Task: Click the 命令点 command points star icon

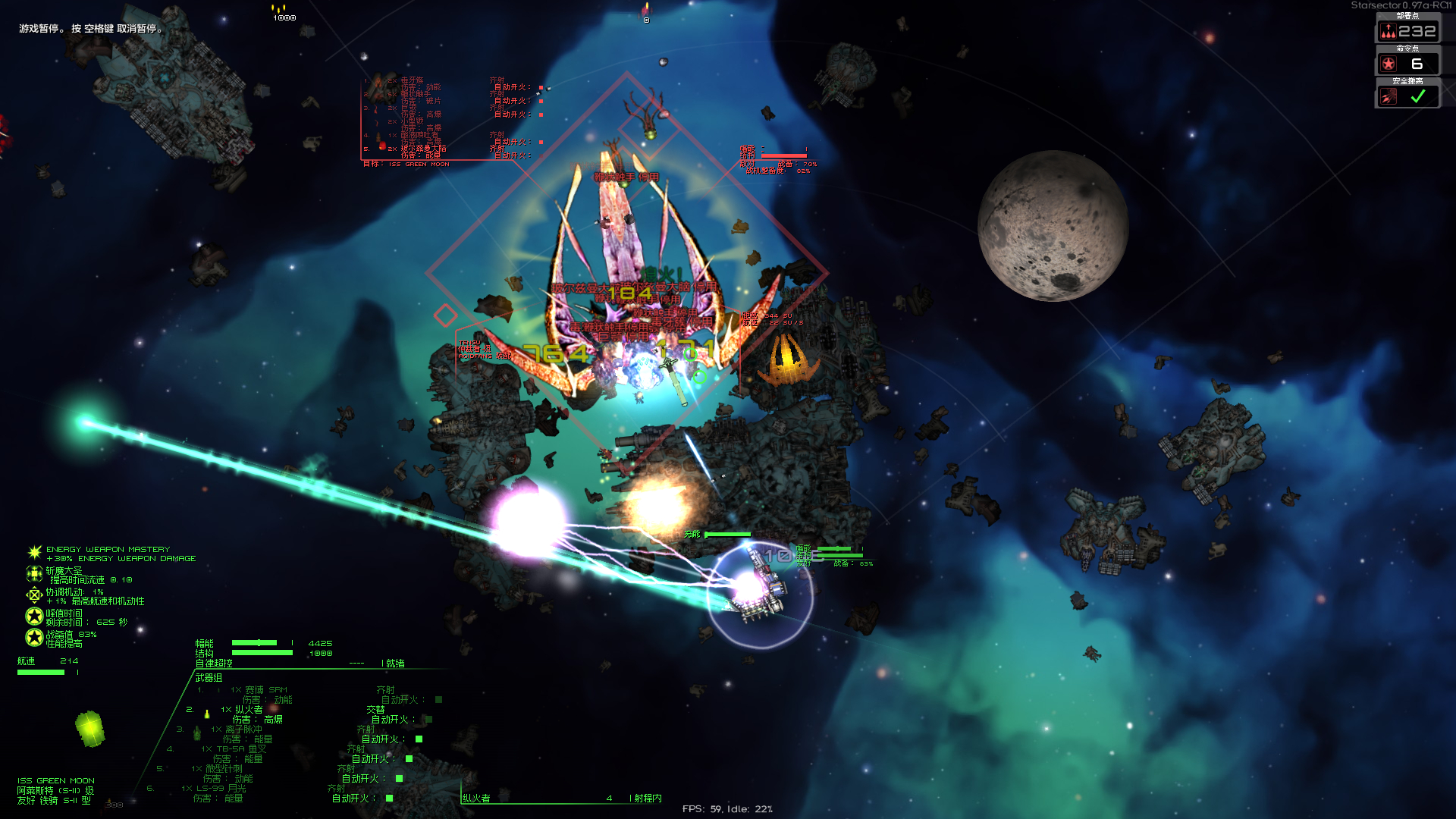Action: click(x=1388, y=64)
